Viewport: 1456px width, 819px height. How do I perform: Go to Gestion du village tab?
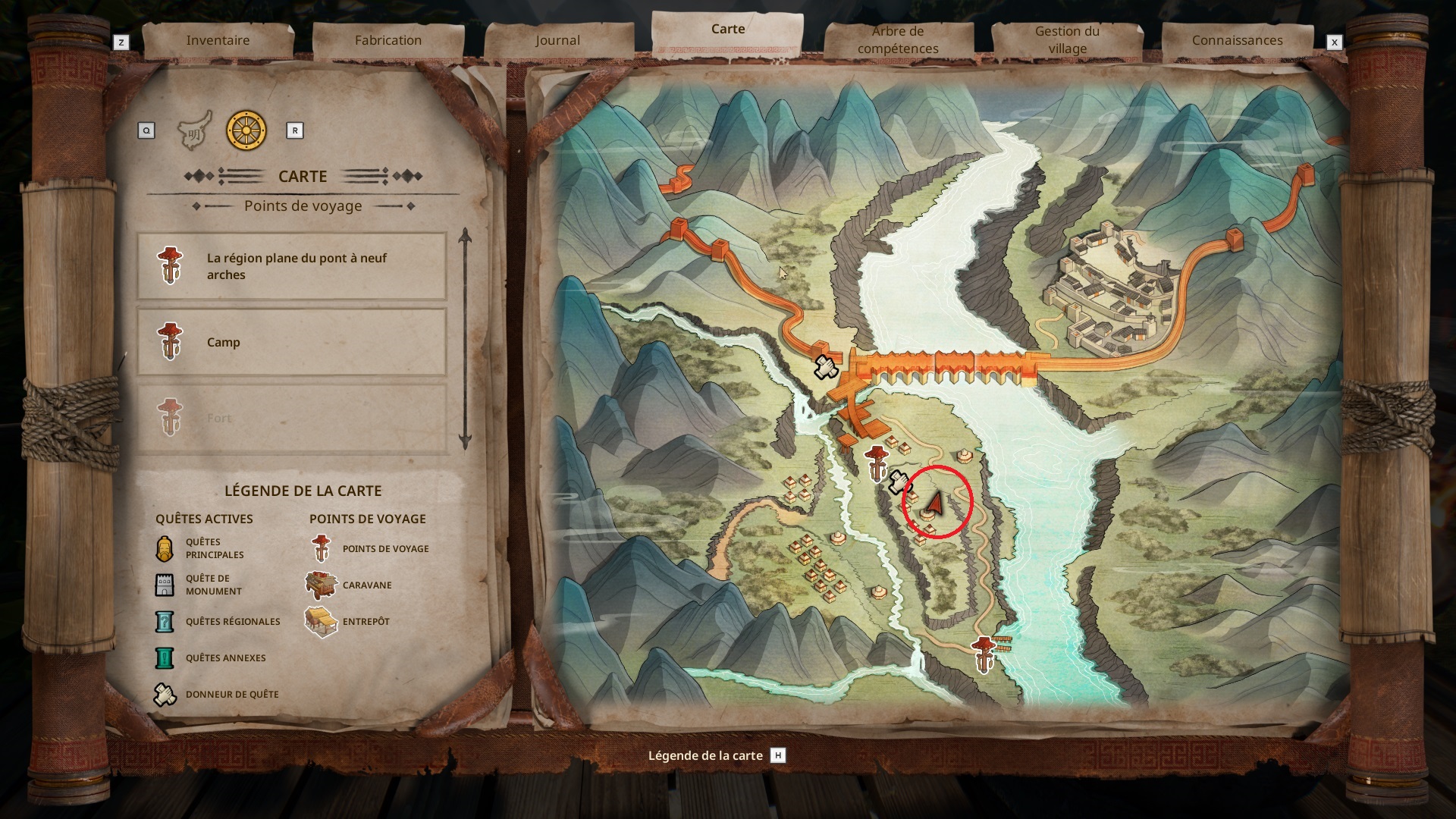tap(1067, 40)
